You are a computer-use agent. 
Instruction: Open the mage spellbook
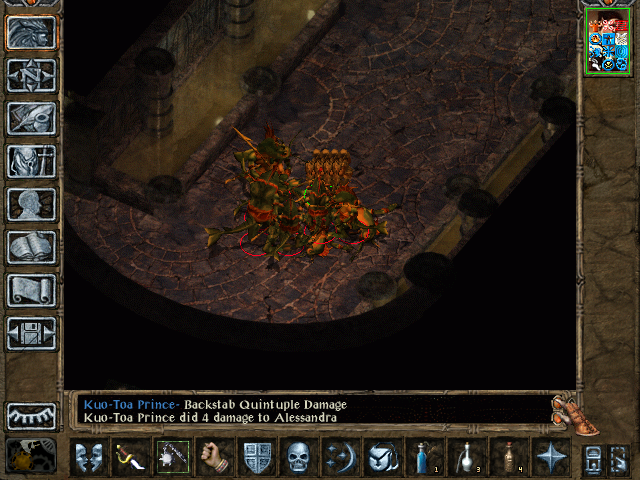pos(32,246)
